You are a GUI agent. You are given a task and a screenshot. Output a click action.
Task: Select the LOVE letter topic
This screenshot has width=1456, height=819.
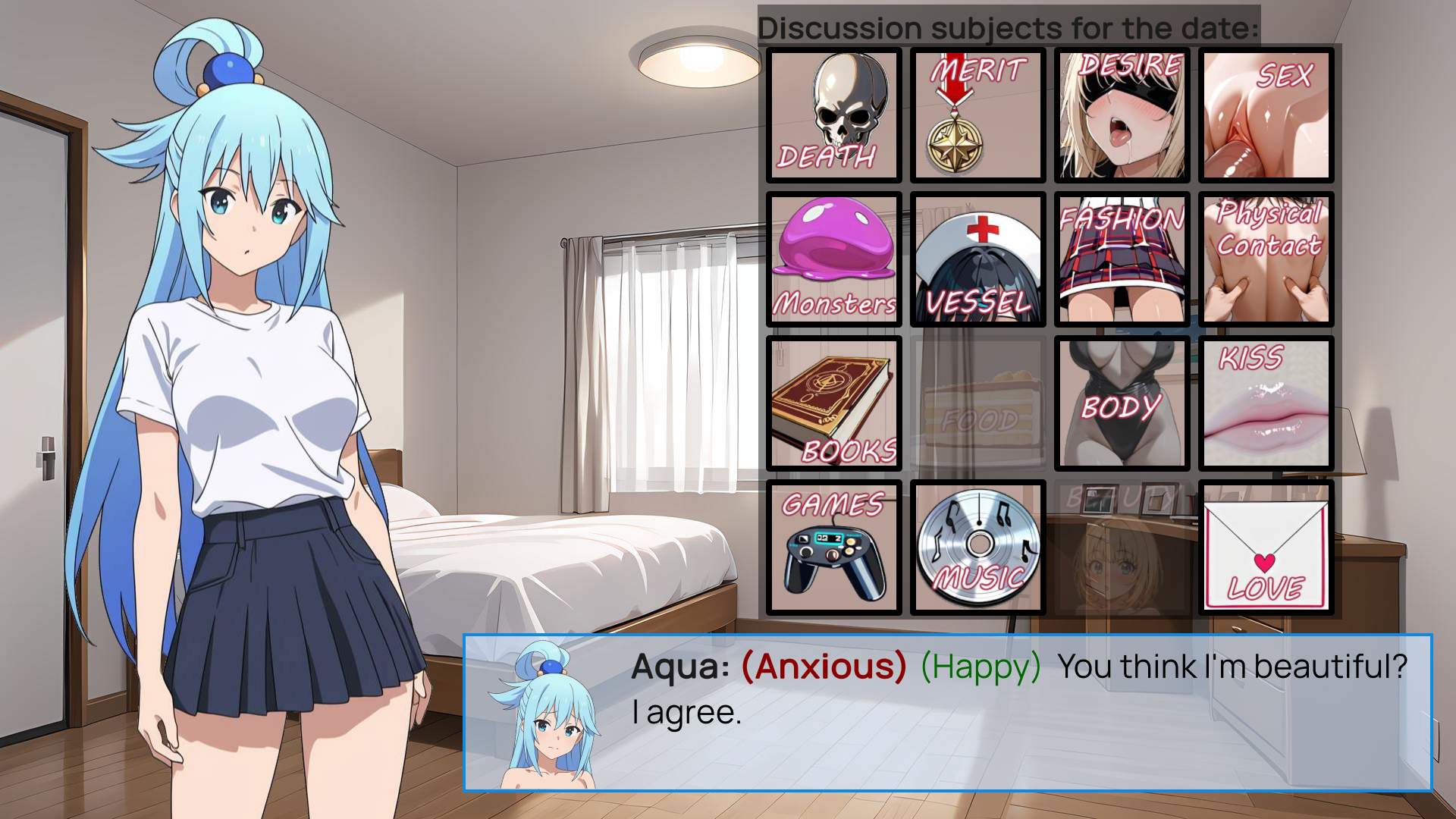point(1266,548)
